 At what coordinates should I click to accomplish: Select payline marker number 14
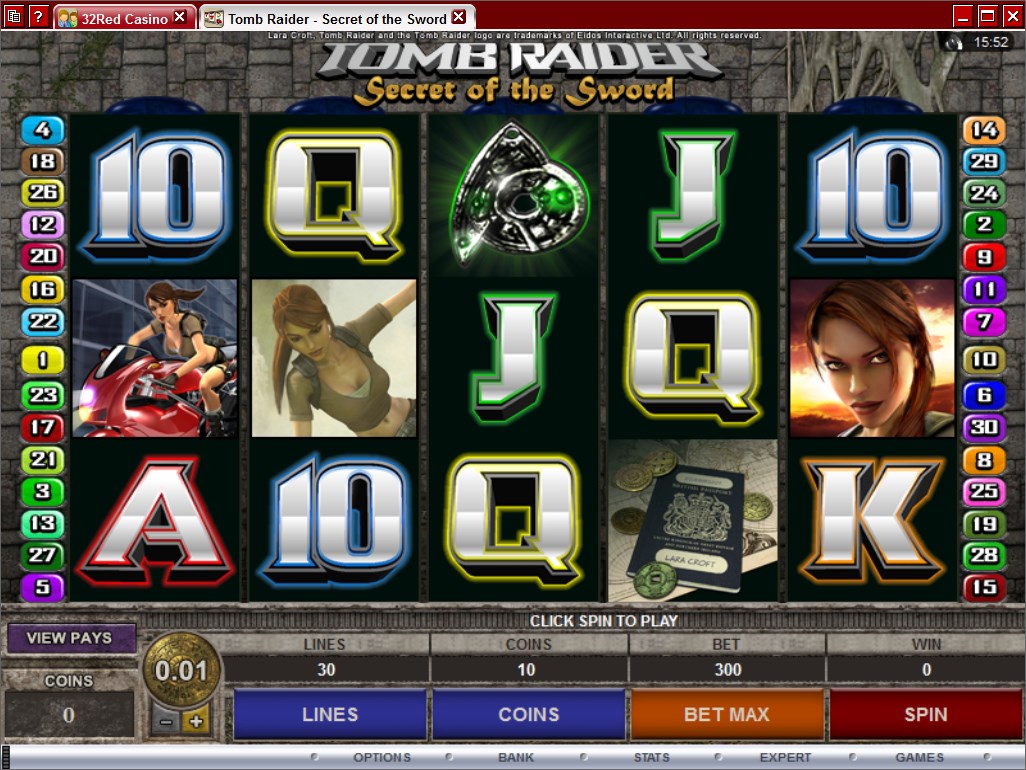[x=983, y=129]
